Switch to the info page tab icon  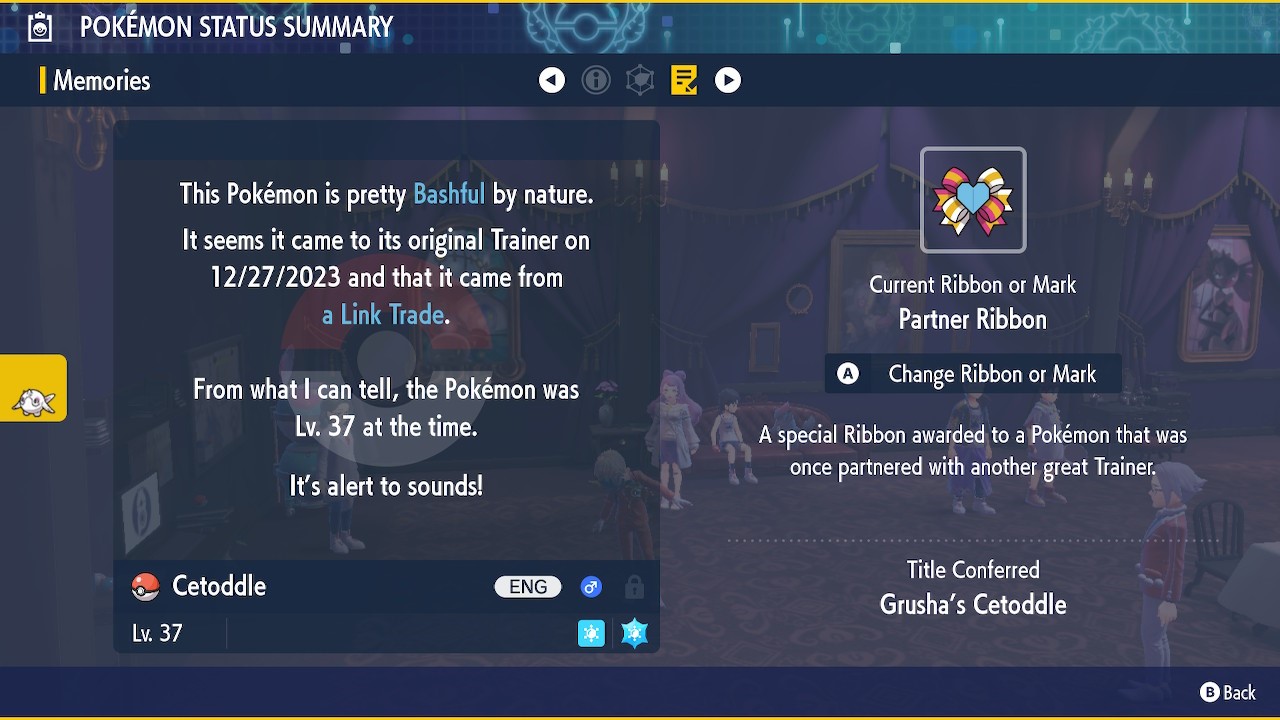tap(596, 80)
